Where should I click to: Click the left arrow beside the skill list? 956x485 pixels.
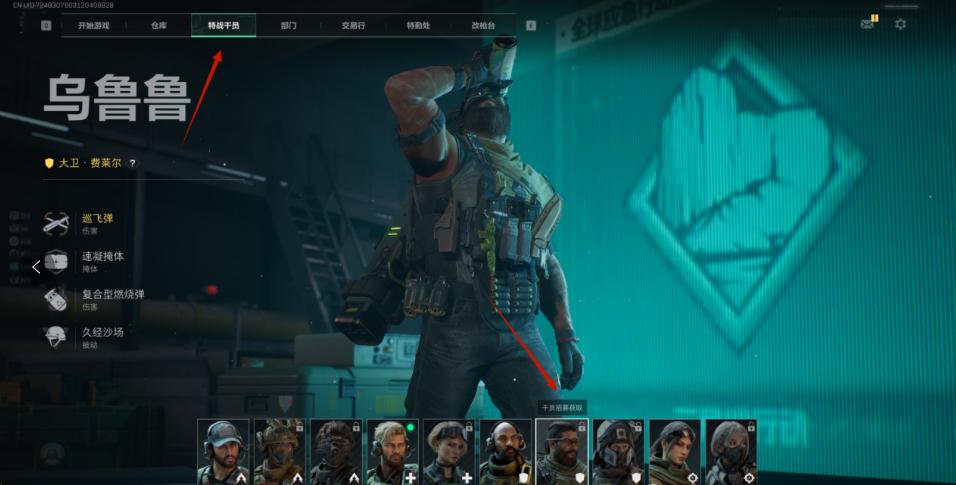[x=36, y=267]
